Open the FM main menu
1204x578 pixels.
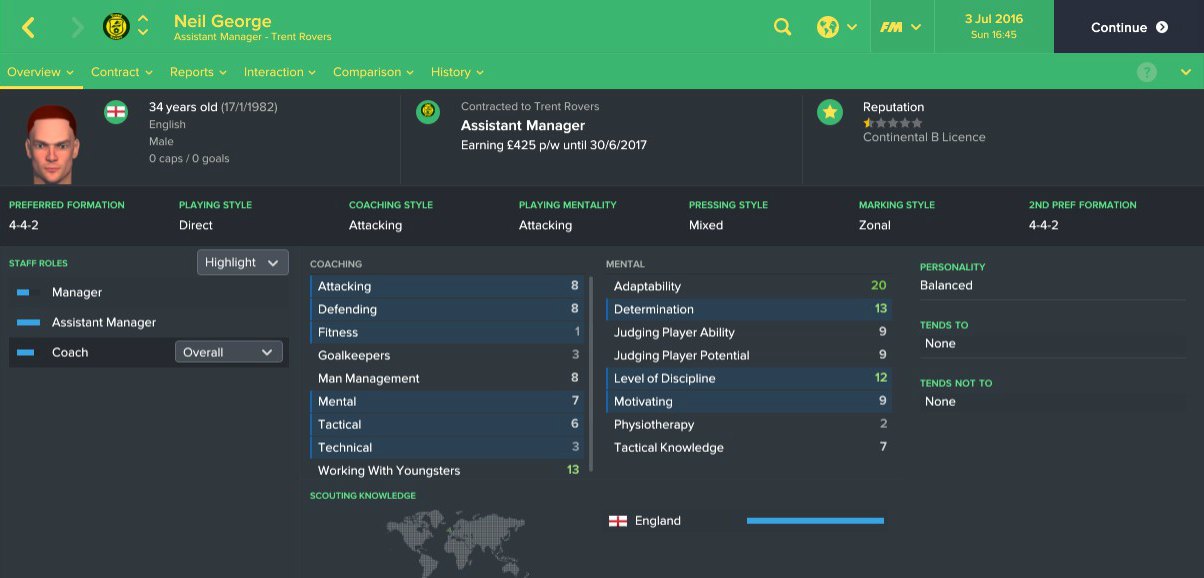coord(900,27)
